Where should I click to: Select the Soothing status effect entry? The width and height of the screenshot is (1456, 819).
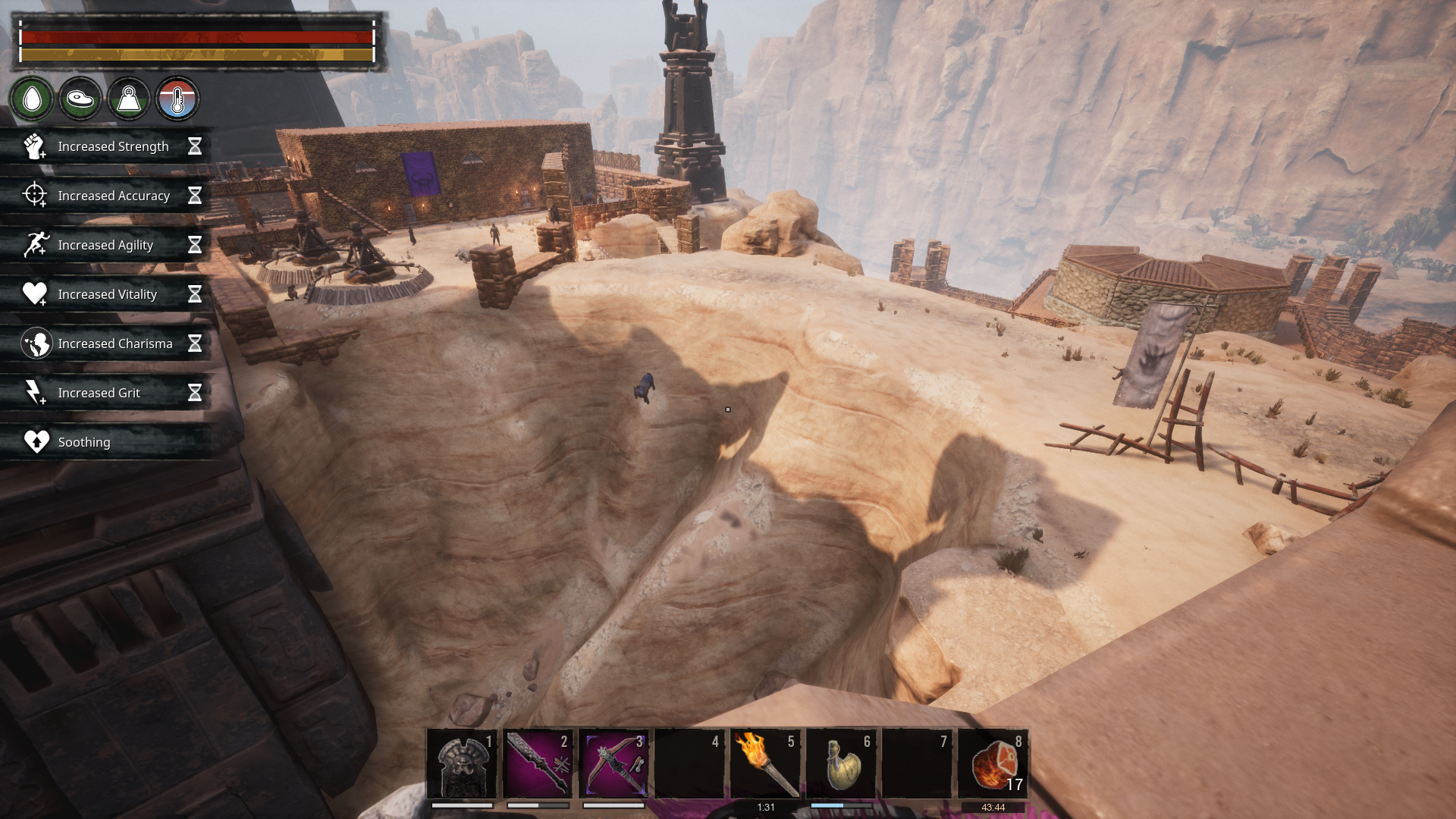pyautogui.click(x=106, y=442)
